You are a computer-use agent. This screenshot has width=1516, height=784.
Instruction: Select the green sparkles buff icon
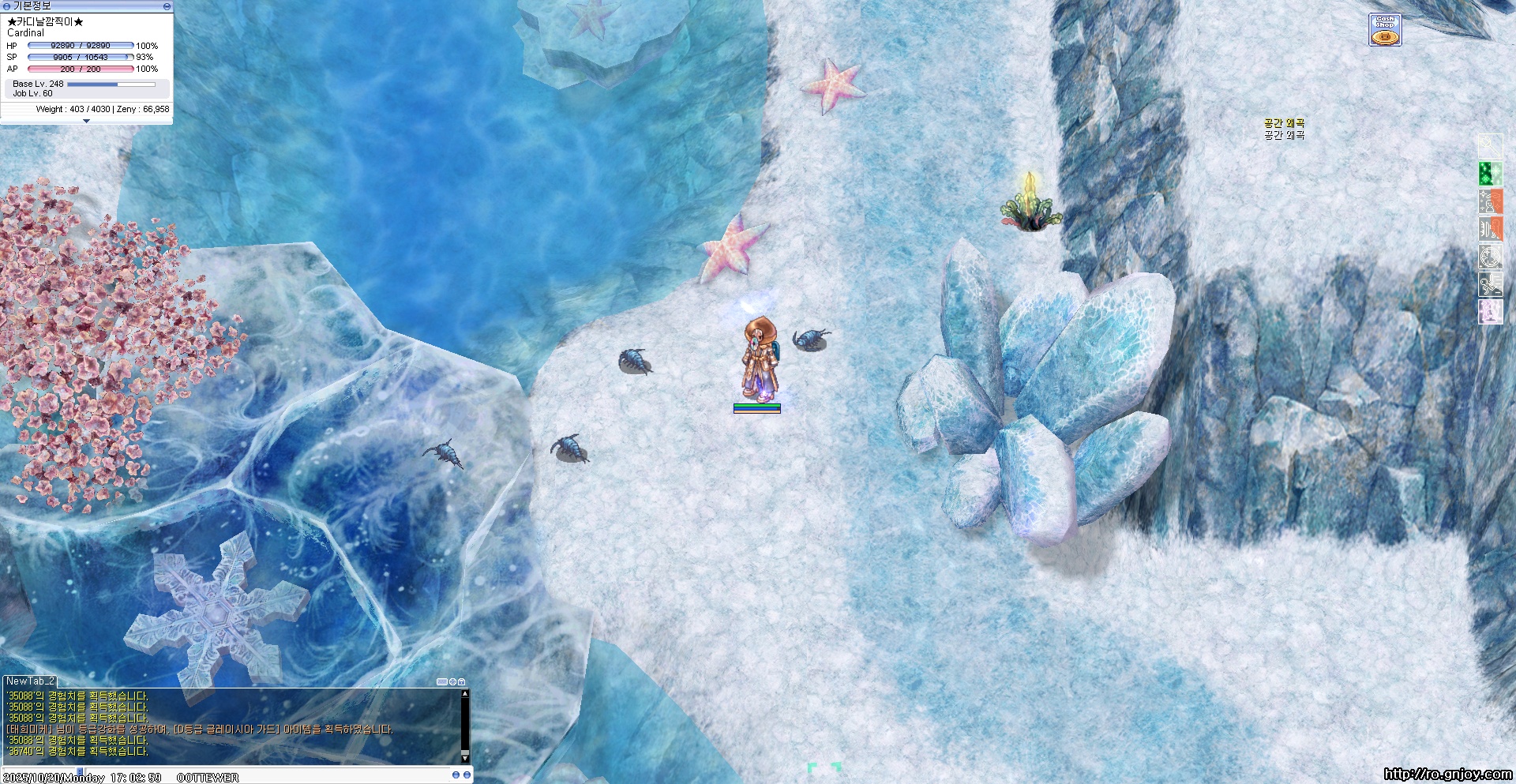pyautogui.click(x=1490, y=174)
